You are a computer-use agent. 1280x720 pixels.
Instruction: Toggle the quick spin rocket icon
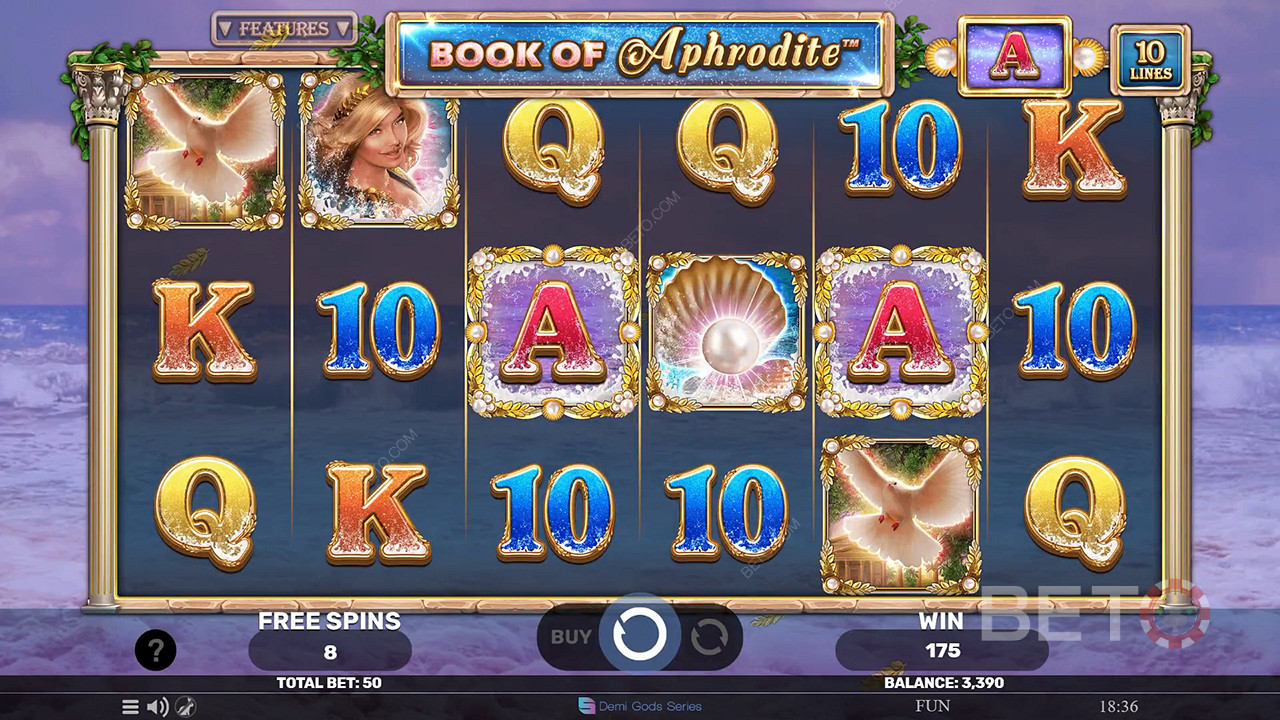point(185,707)
